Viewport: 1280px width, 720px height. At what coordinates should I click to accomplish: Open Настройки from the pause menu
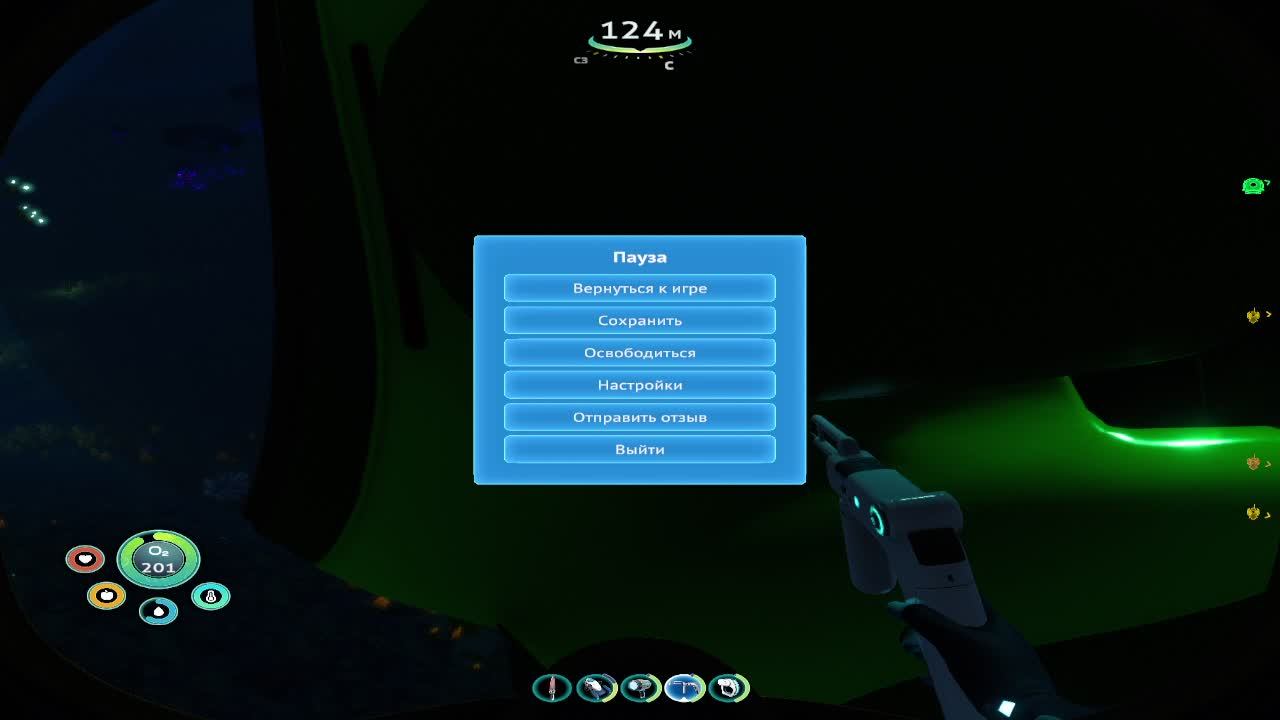640,384
